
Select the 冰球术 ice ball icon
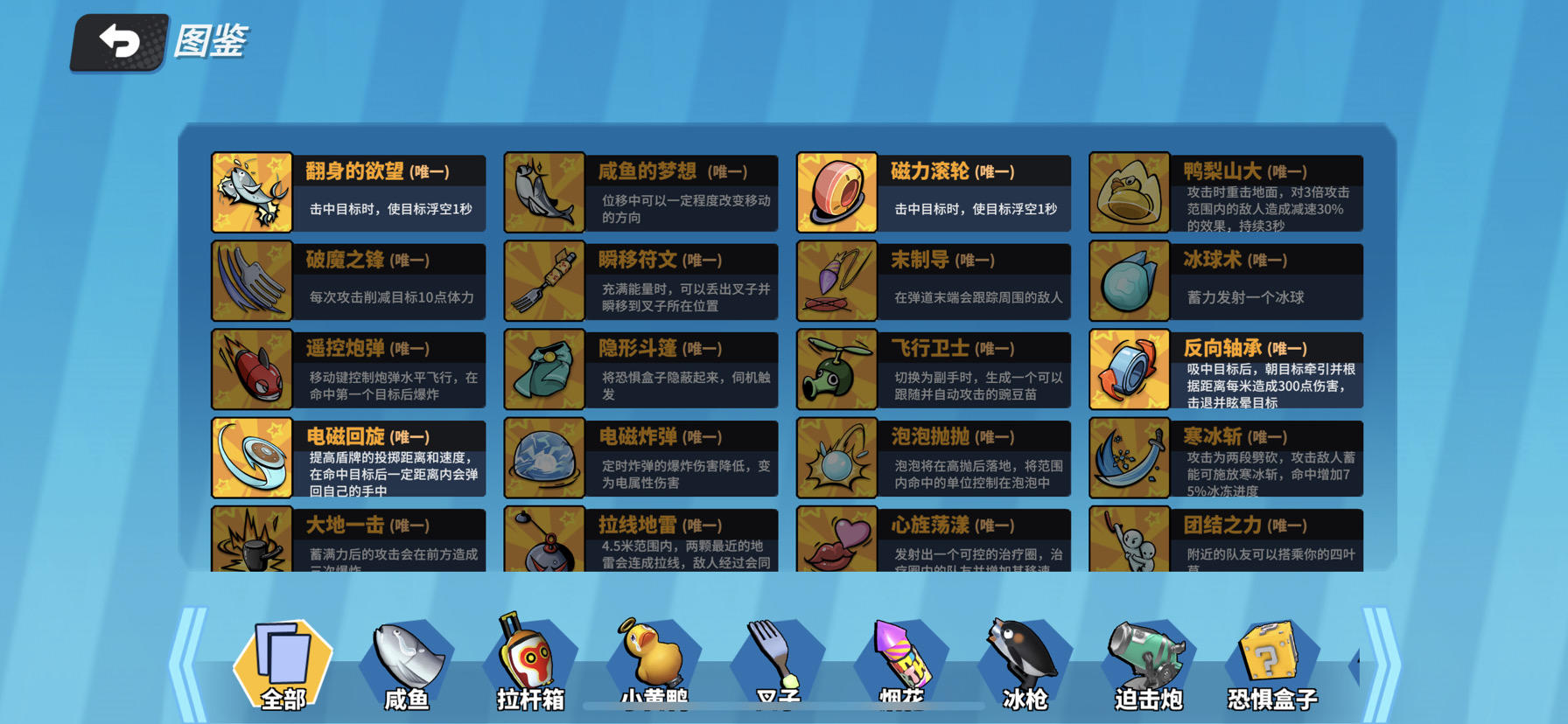[1130, 281]
